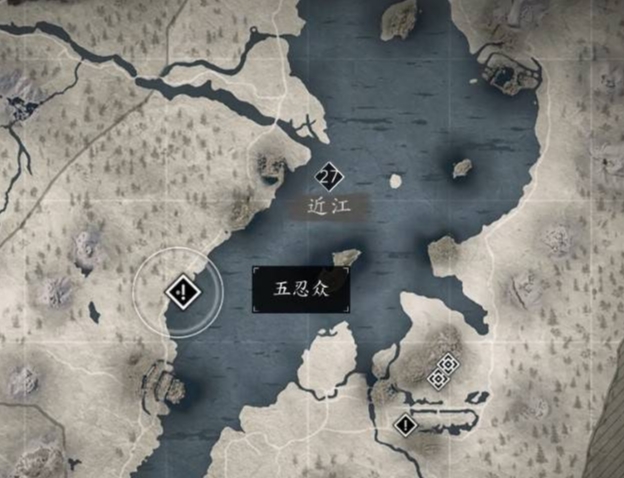
Task: Select the exclamation marker beside the moated castle
Action: pyautogui.click(x=405, y=425)
